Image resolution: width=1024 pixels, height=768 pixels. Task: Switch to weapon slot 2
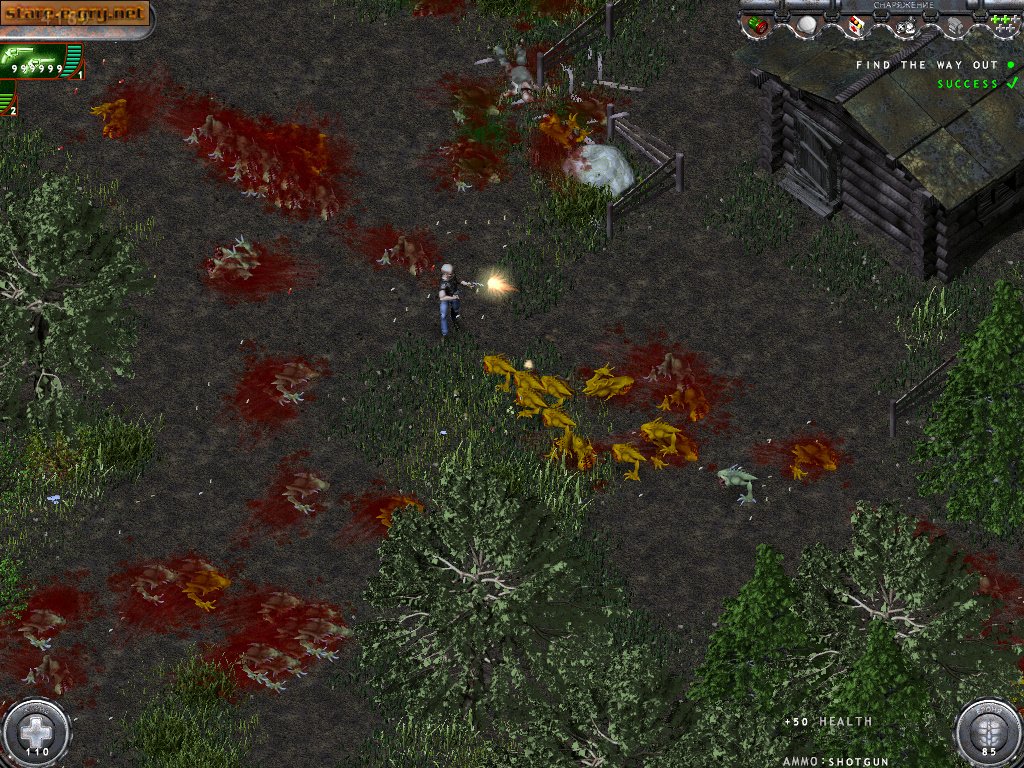pyautogui.click(x=8, y=99)
